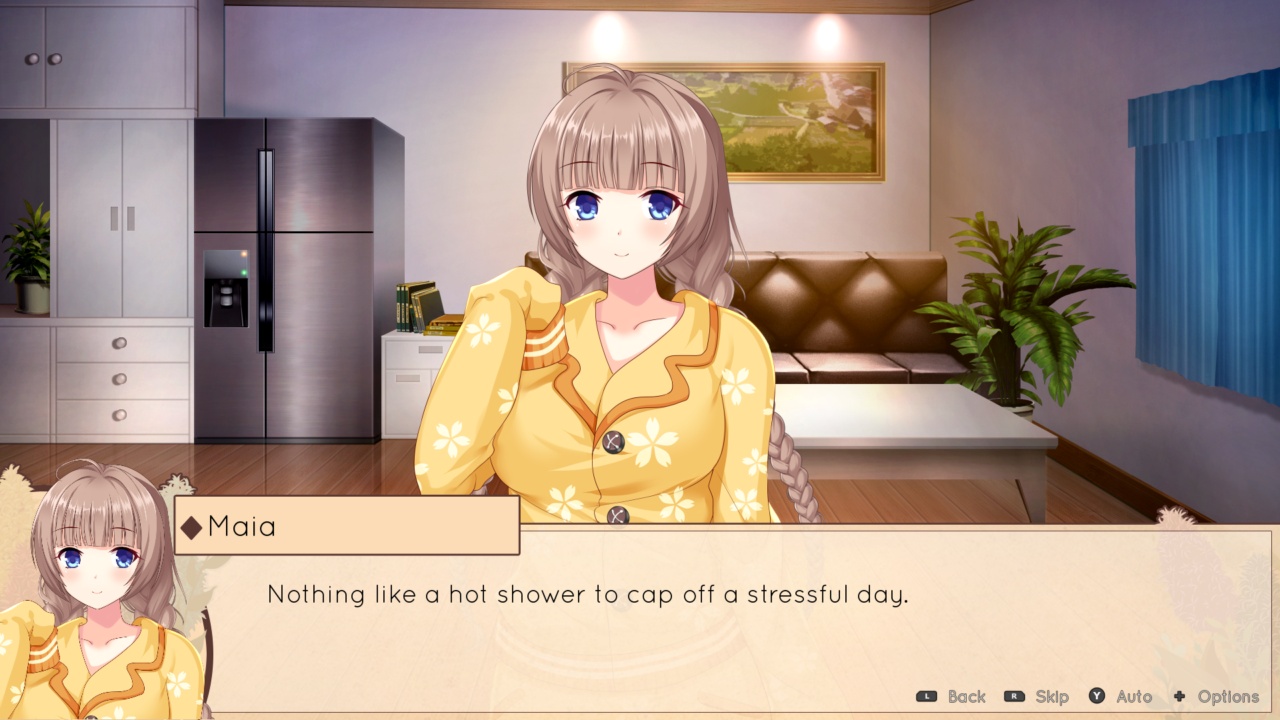Click the Maia nameplate above the dialogue box
The height and width of the screenshot is (720, 1280).
345,524
